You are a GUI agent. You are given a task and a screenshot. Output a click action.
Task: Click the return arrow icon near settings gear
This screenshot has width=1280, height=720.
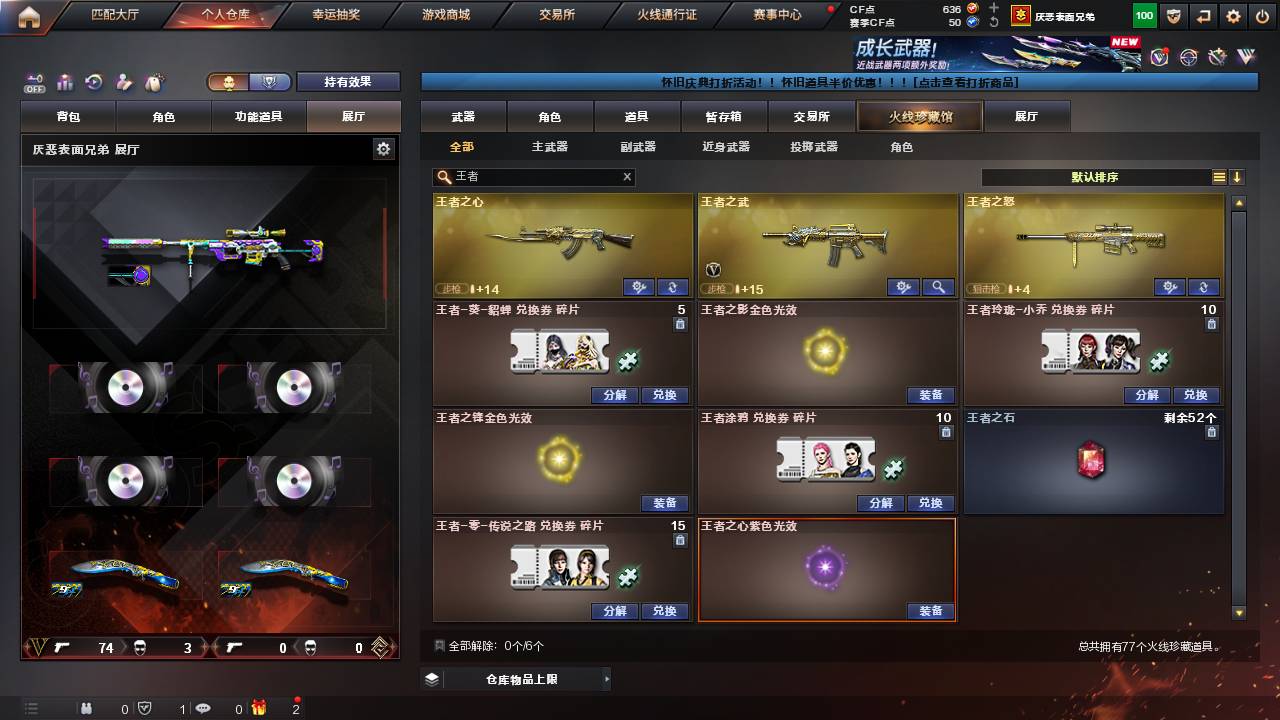click(1204, 16)
